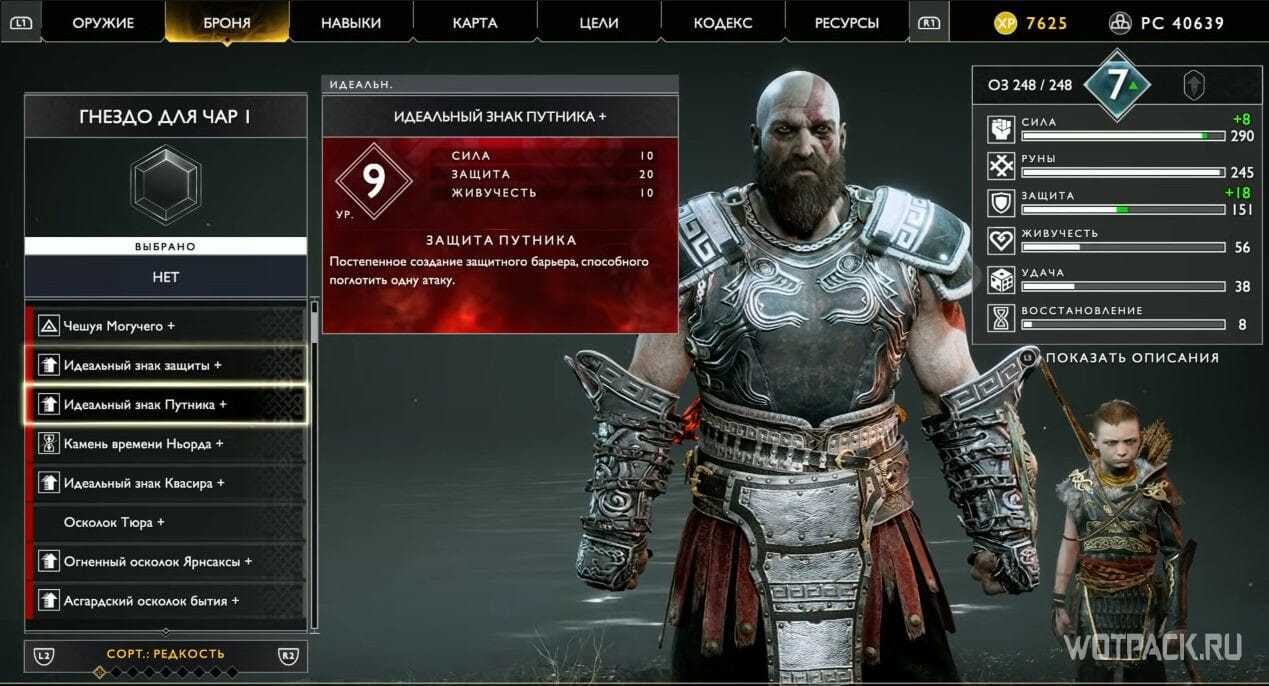This screenshot has width=1269, height=686.
Task: Choose the Нет option under Выбрано
Action: pyautogui.click(x=166, y=277)
